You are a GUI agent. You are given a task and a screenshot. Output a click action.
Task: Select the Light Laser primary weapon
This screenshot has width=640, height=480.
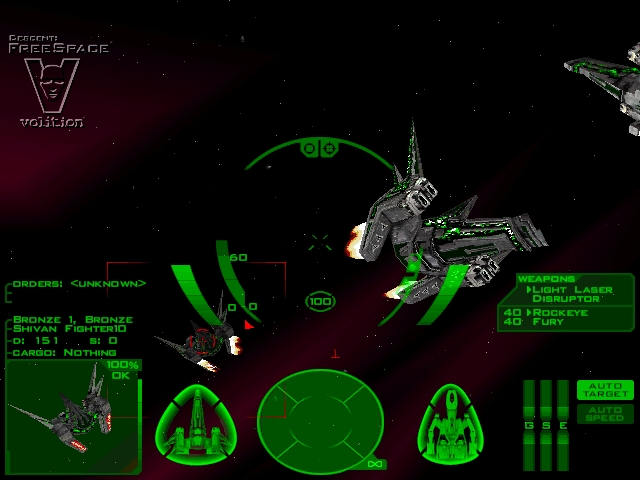click(573, 289)
